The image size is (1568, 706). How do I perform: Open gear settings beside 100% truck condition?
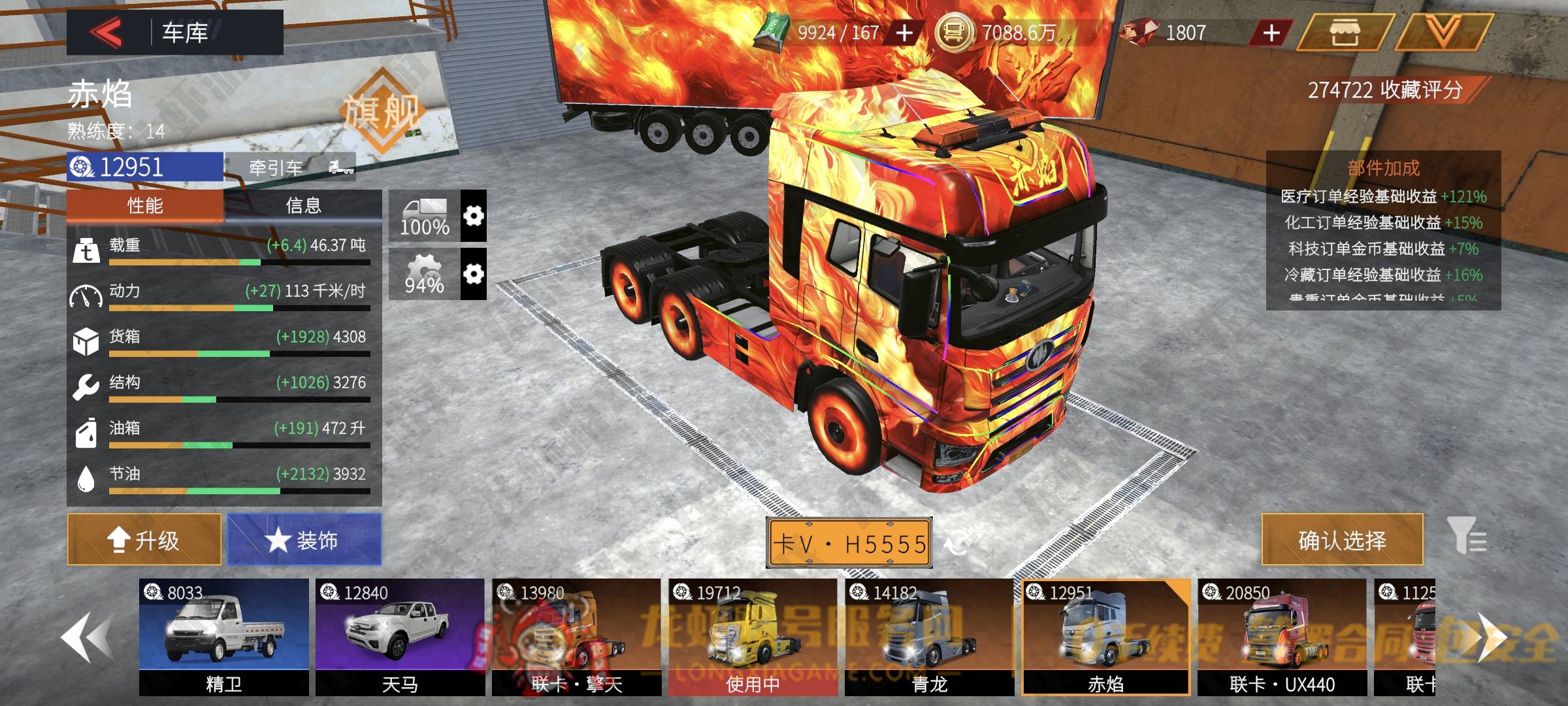(473, 216)
